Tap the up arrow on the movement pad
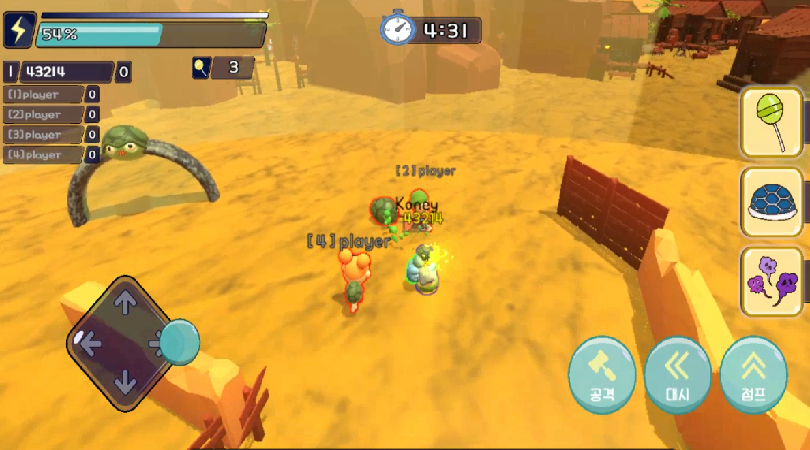The height and width of the screenshot is (450, 810). point(125,303)
